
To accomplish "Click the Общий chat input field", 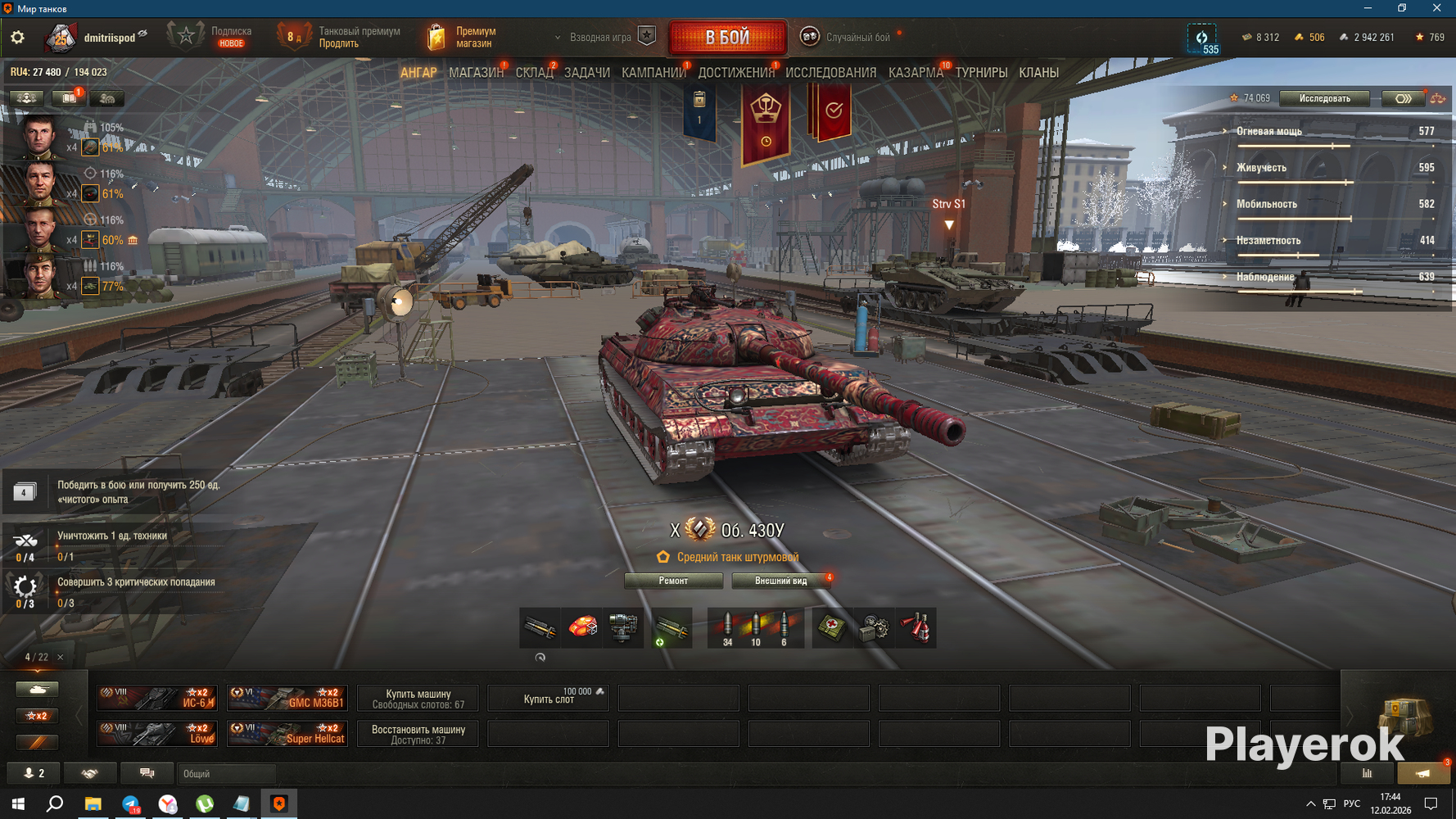I will click(226, 773).
